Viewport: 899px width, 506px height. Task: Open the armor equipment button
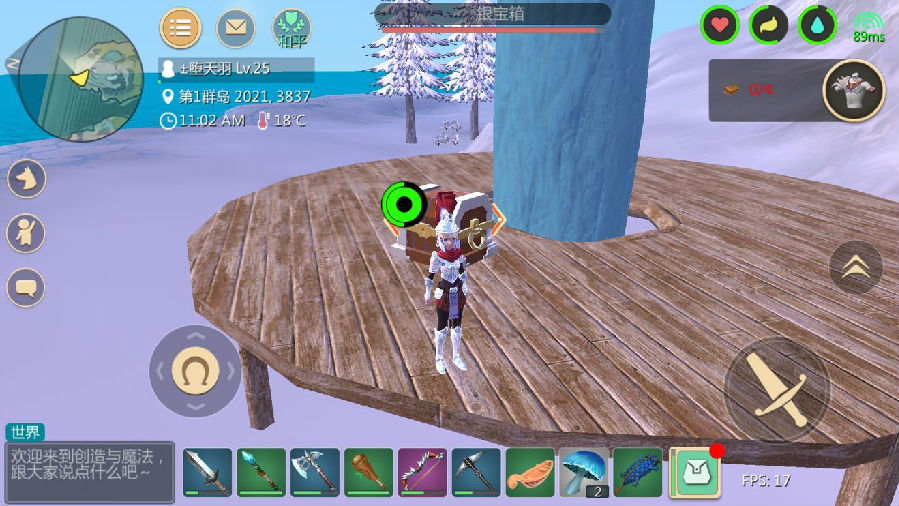pyautogui.click(x=854, y=90)
